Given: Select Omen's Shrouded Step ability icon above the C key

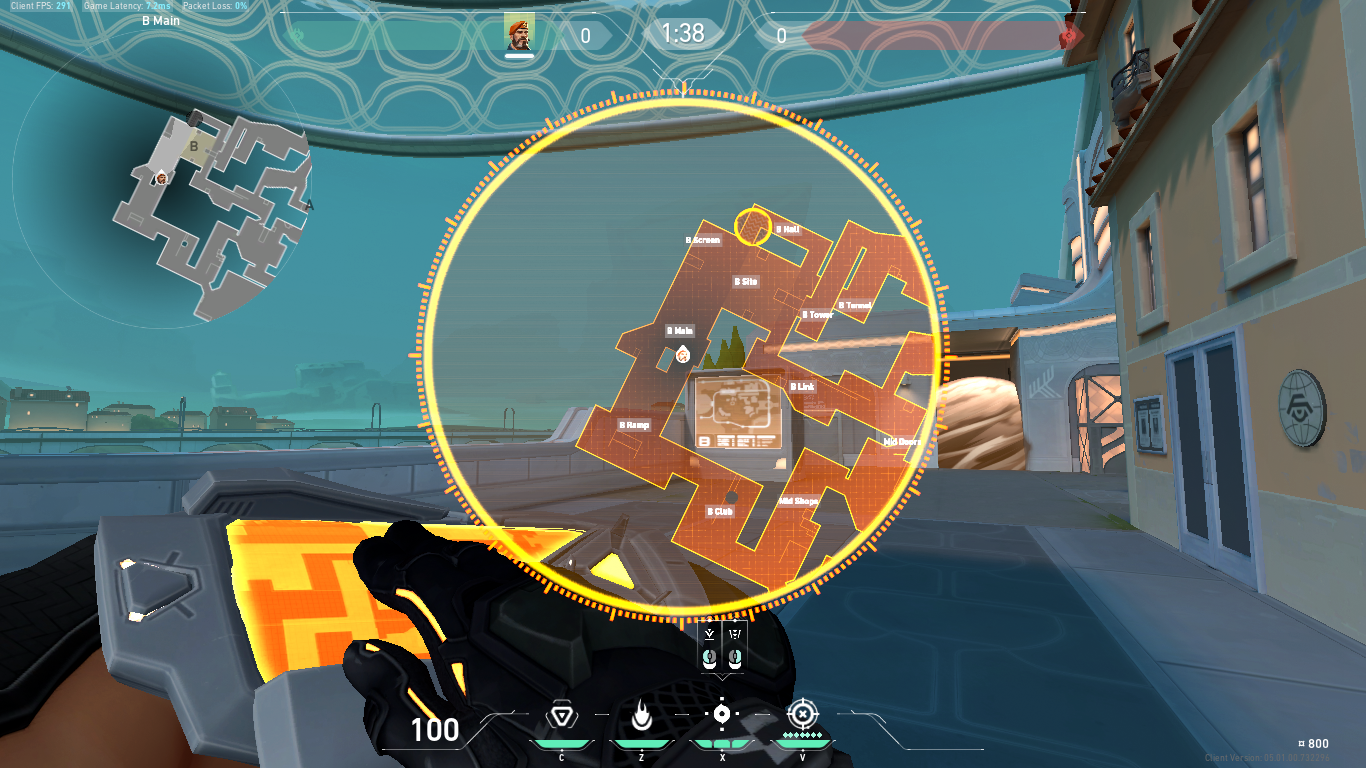Looking at the screenshot, I should tap(562, 714).
